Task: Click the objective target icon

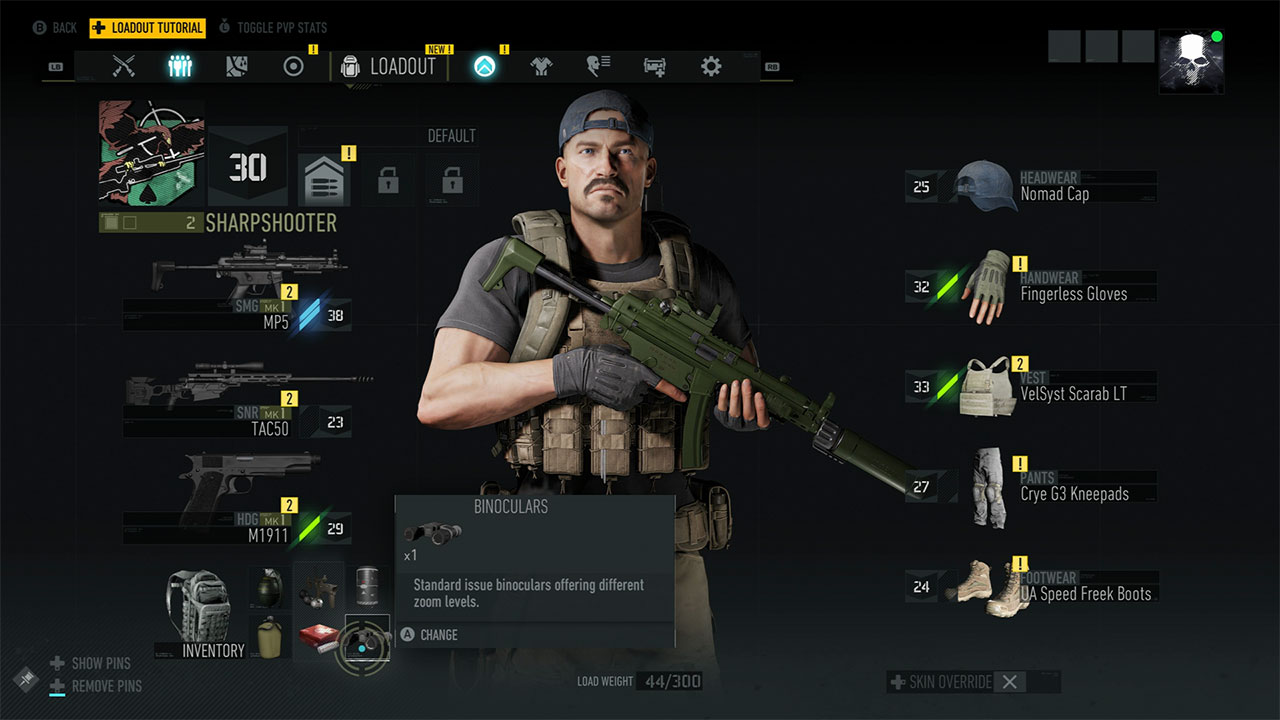Action: coord(292,66)
